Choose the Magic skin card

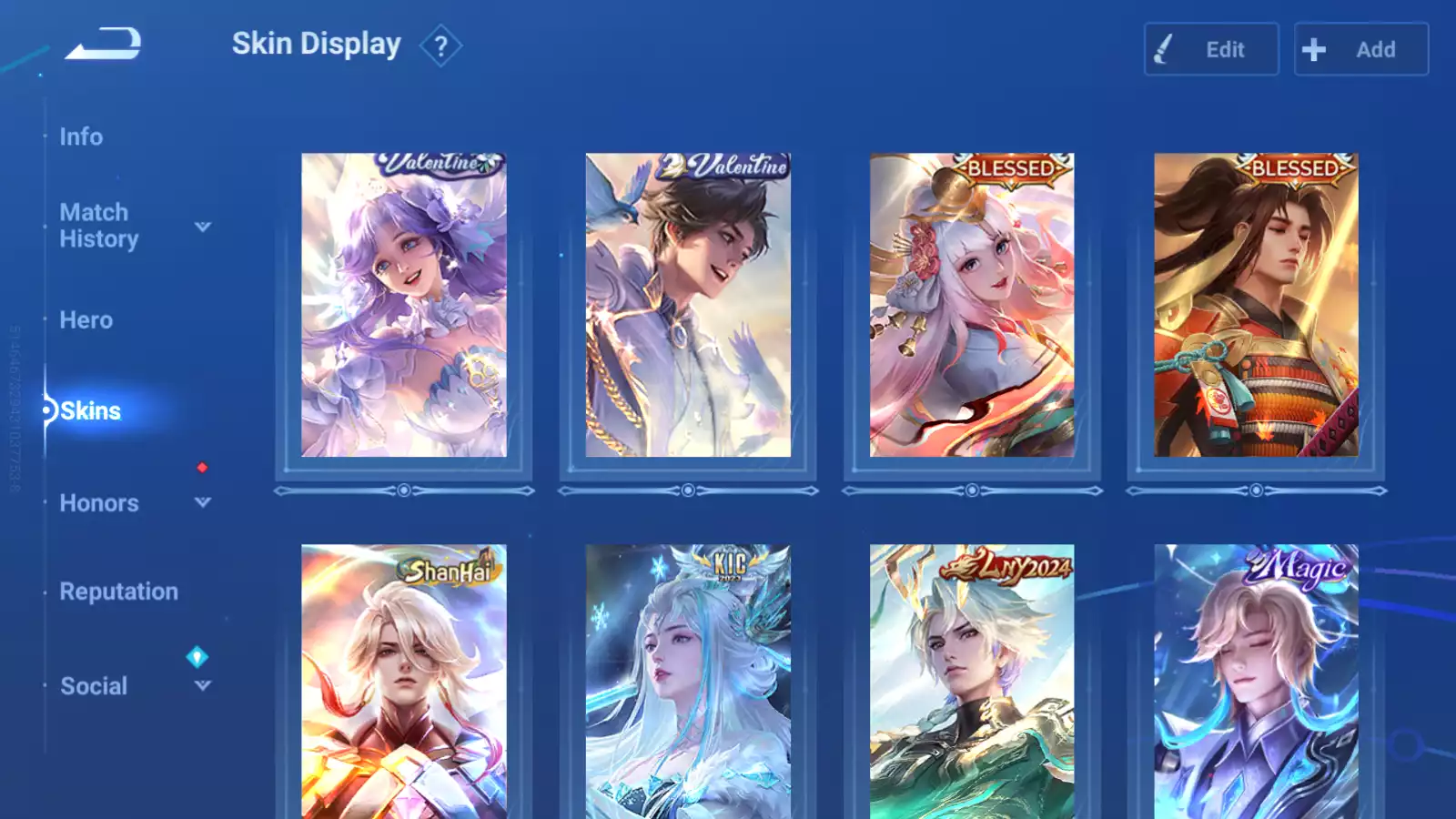[1256, 681]
